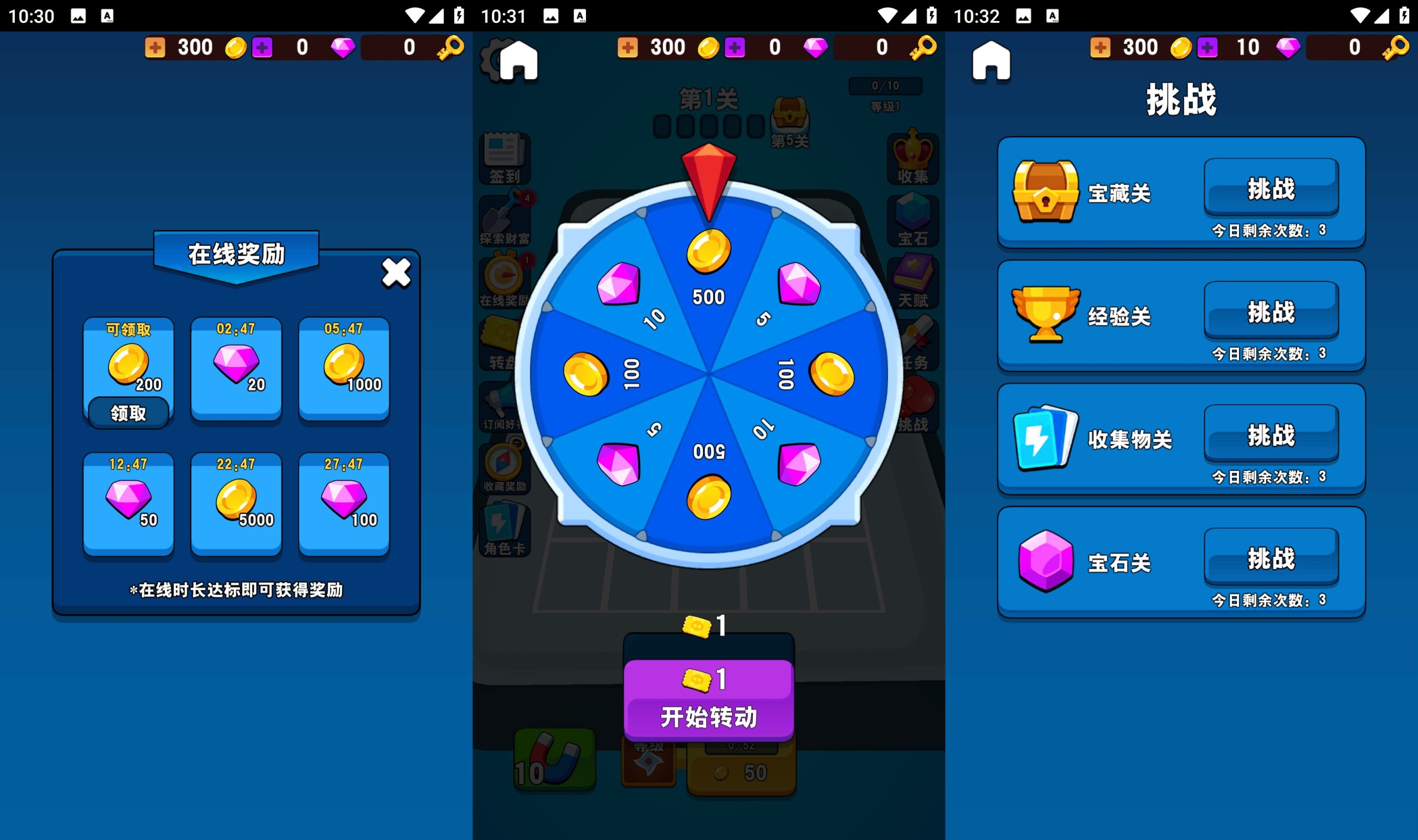Choose the 50 gem online reward tile

tap(129, 504)
